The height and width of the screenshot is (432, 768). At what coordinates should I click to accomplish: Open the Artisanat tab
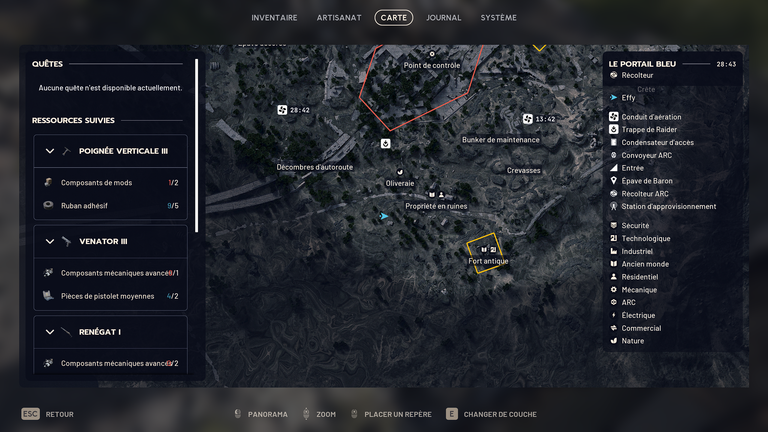pyautogui.click(x=339, y=18)
